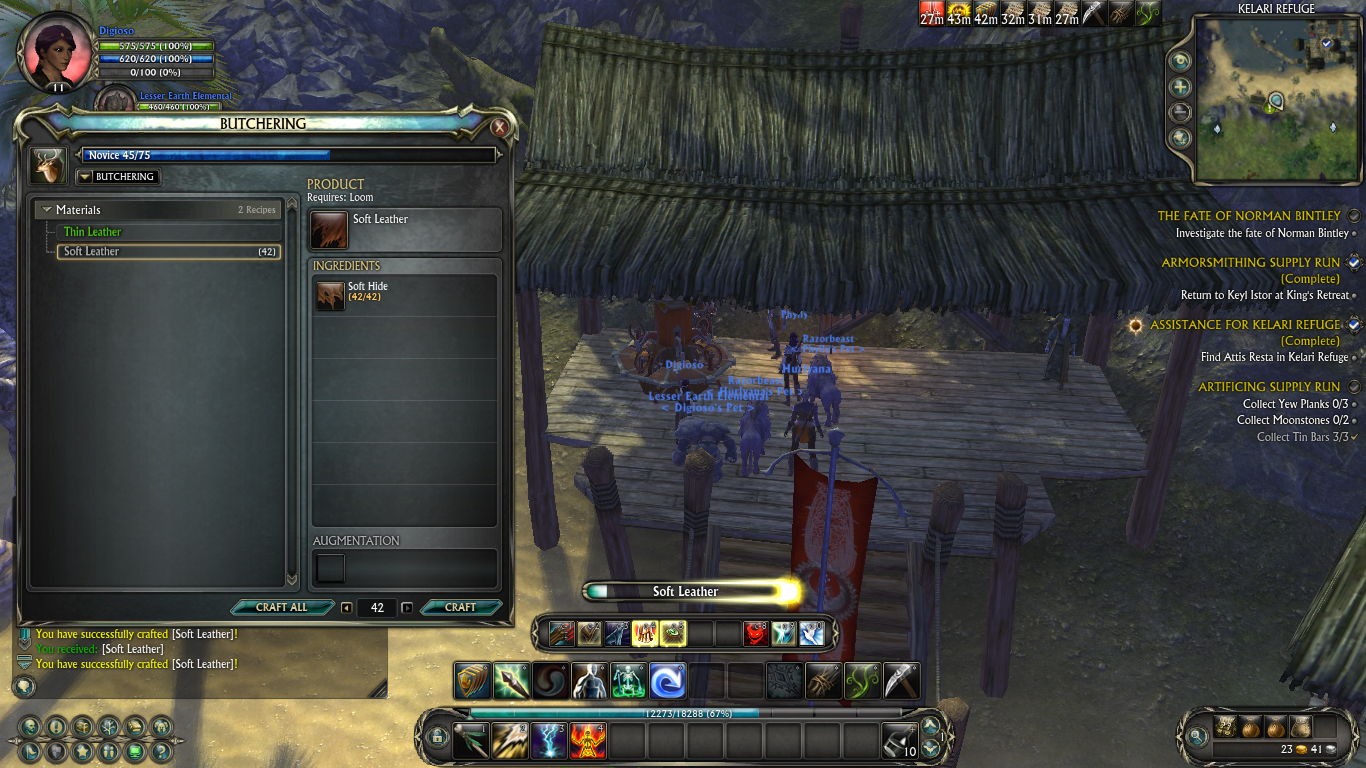Activate the pickaxe ability icon
Image resolution: width=1366 pixels, height=768 pixels.
click(901, 681)
